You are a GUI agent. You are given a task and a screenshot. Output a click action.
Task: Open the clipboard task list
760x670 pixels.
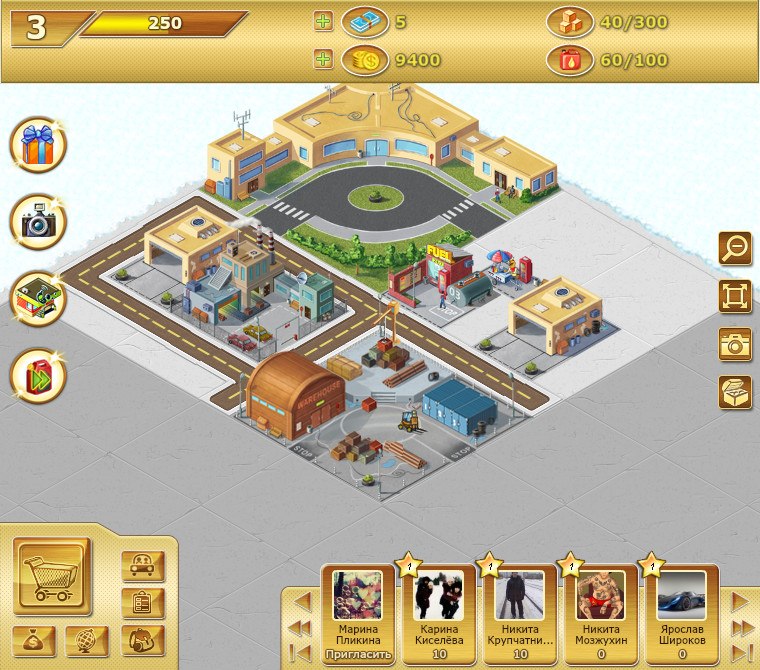pos(142,603)
